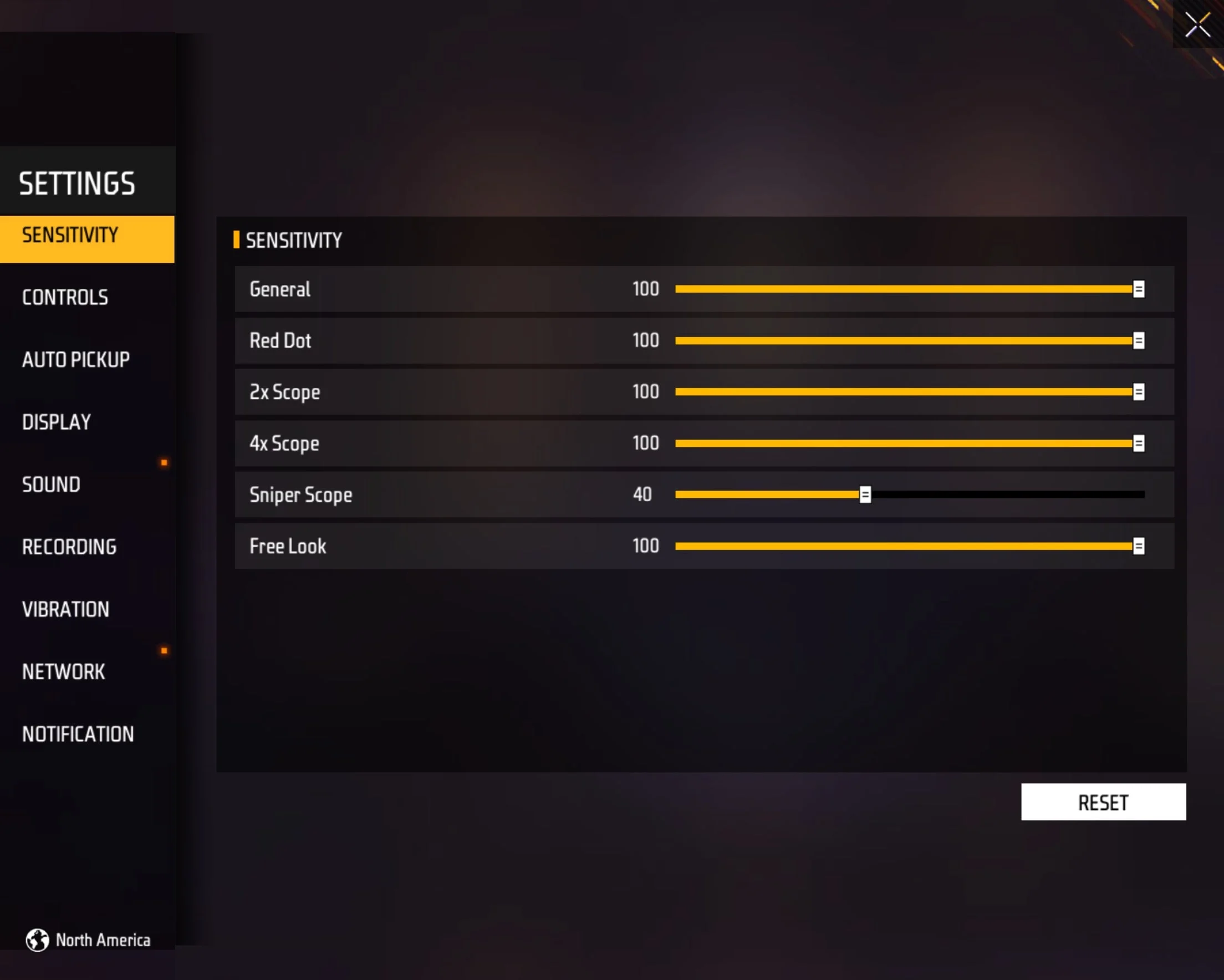The height and width of the screenshot is (980, 1224).
Task: Adjust the Free Look sensitivity slider
Action: tap(1139, 546)
